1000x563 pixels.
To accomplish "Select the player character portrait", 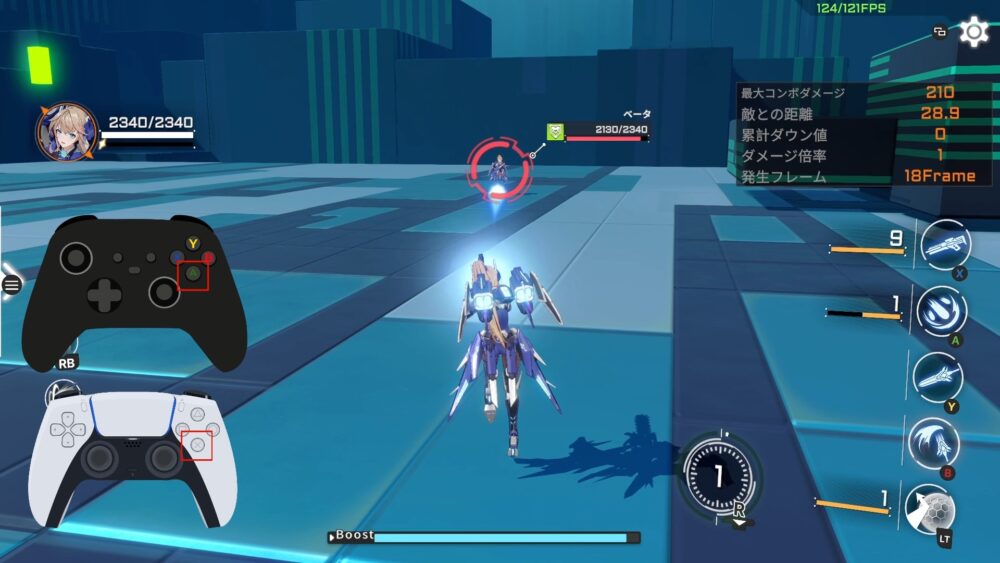I will click(67, 133).
